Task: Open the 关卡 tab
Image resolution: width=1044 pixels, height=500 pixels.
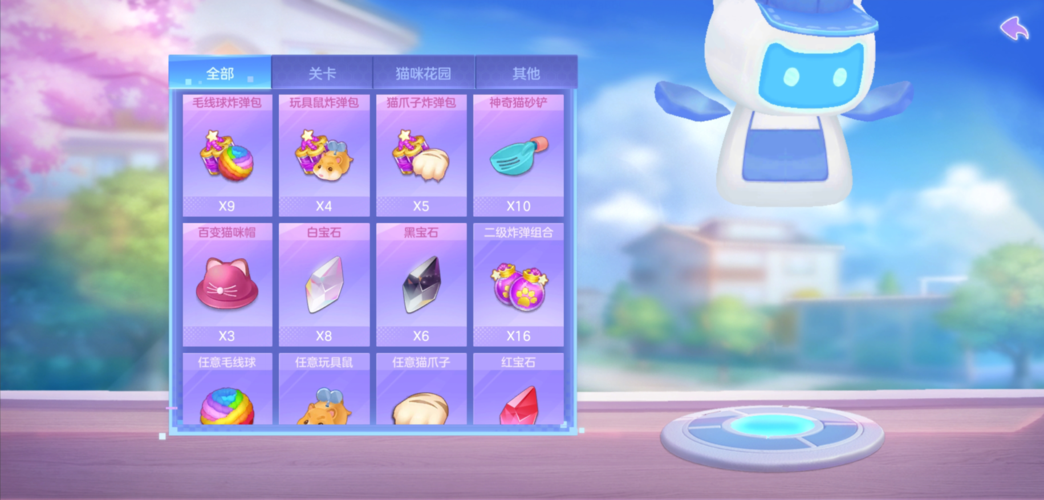Action: tap(322, 73)
